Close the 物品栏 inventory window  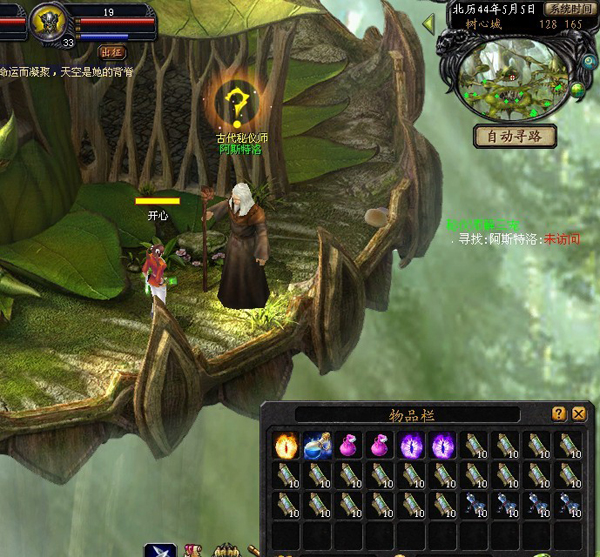pos(578,413)
